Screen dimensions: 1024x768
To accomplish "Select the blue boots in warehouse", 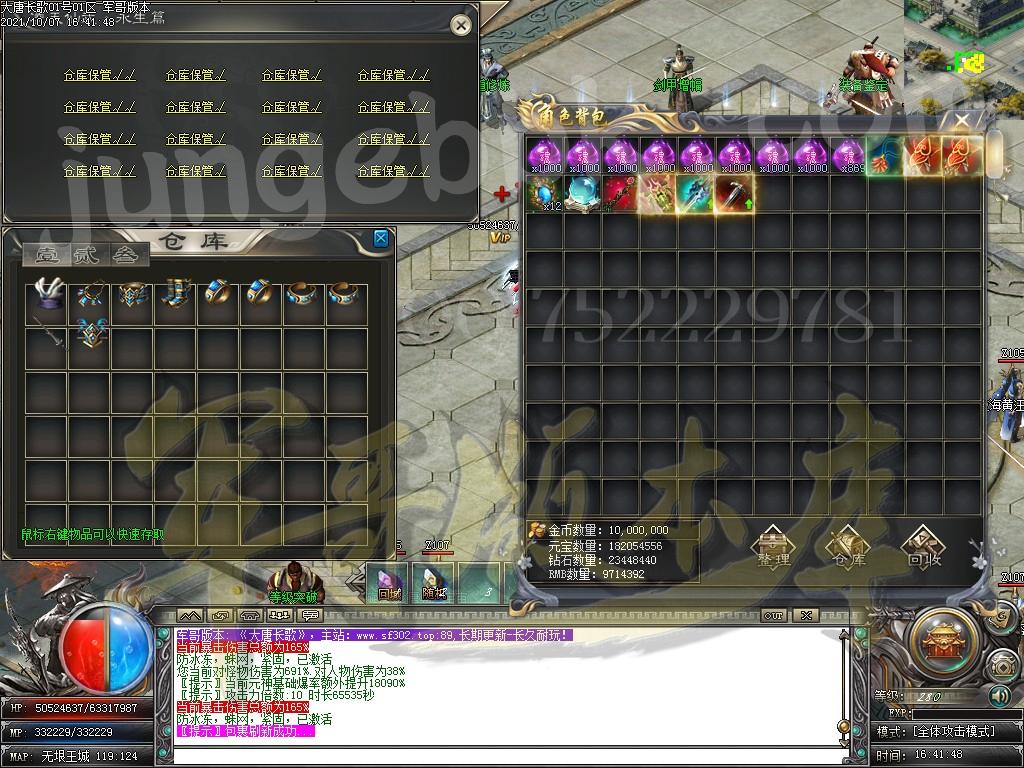I will [x=175, y=293].
